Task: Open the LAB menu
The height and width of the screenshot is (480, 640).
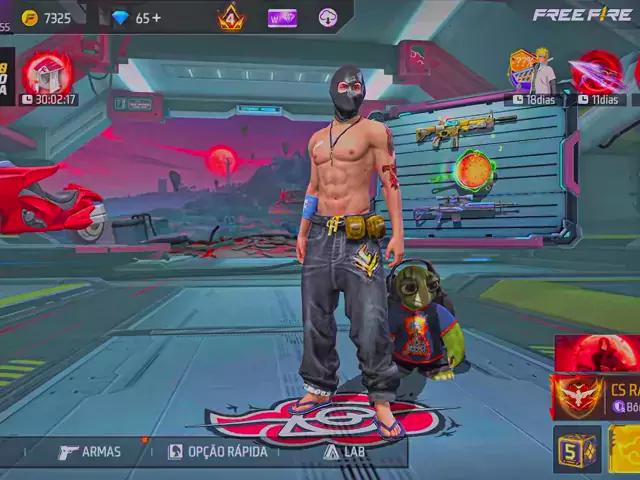Action: [x=343, y=452]
